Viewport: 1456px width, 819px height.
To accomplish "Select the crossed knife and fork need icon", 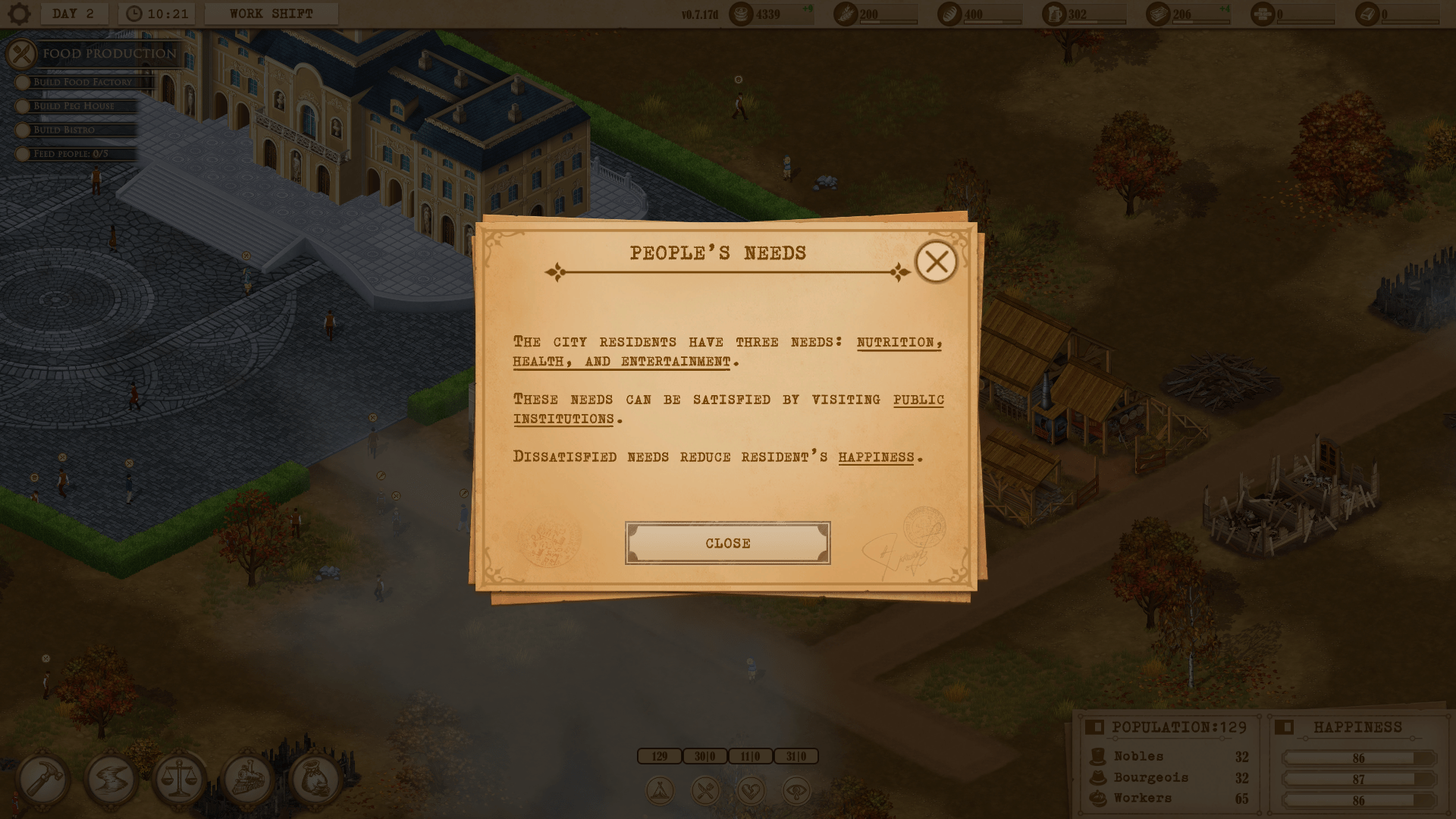I will pos(705,791).
